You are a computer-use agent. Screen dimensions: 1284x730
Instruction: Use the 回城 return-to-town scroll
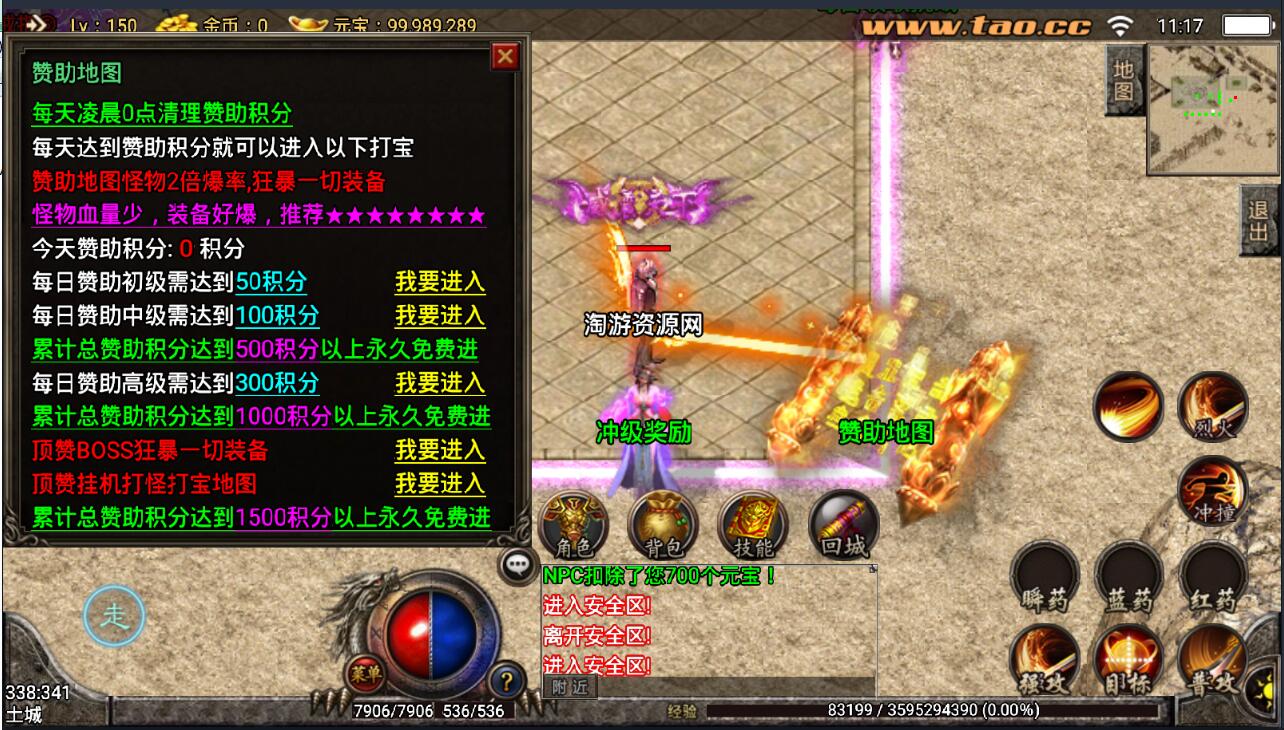[843, 525]
